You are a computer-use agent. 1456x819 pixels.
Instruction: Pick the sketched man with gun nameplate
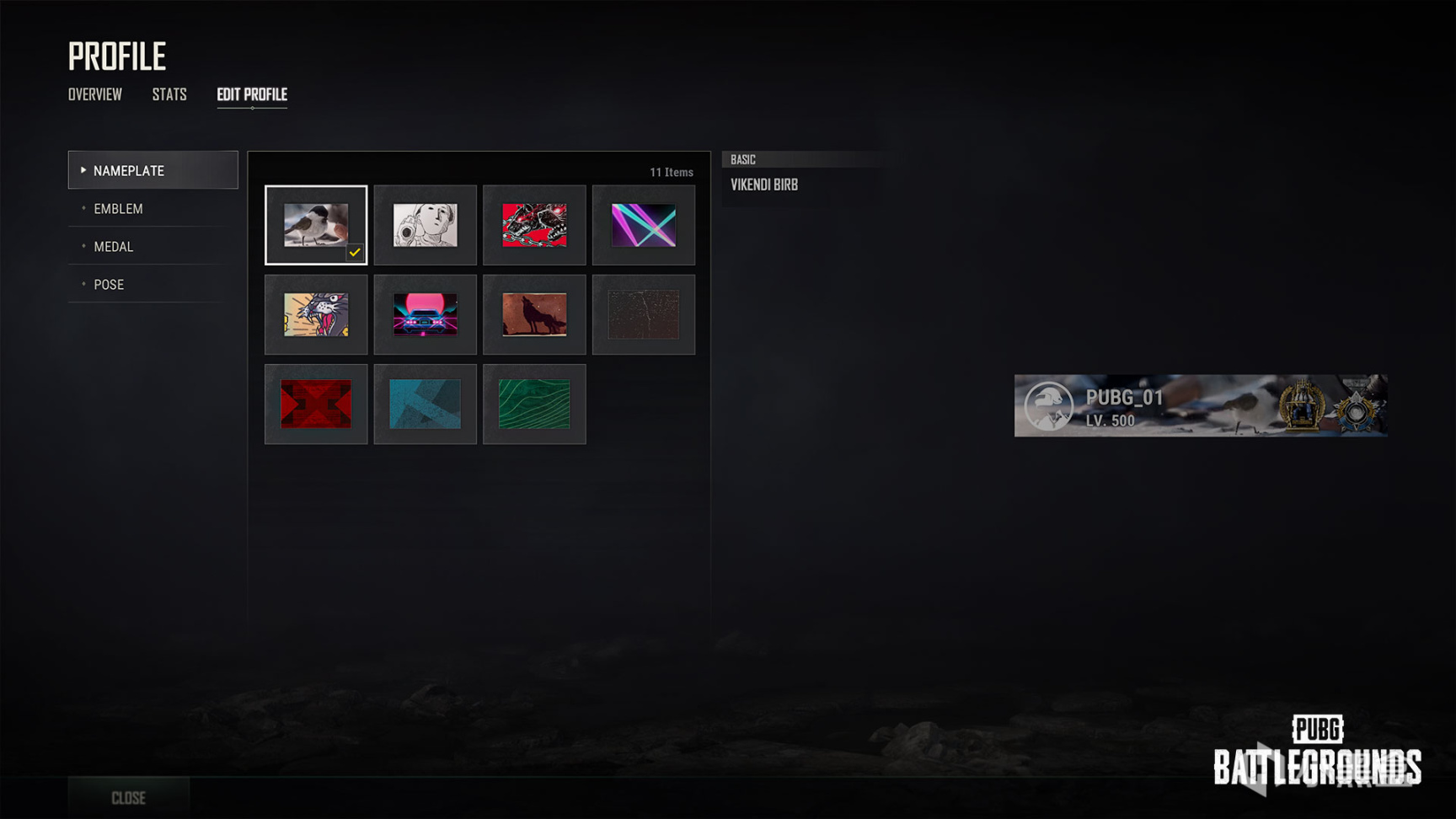click(x=426, y=225)
